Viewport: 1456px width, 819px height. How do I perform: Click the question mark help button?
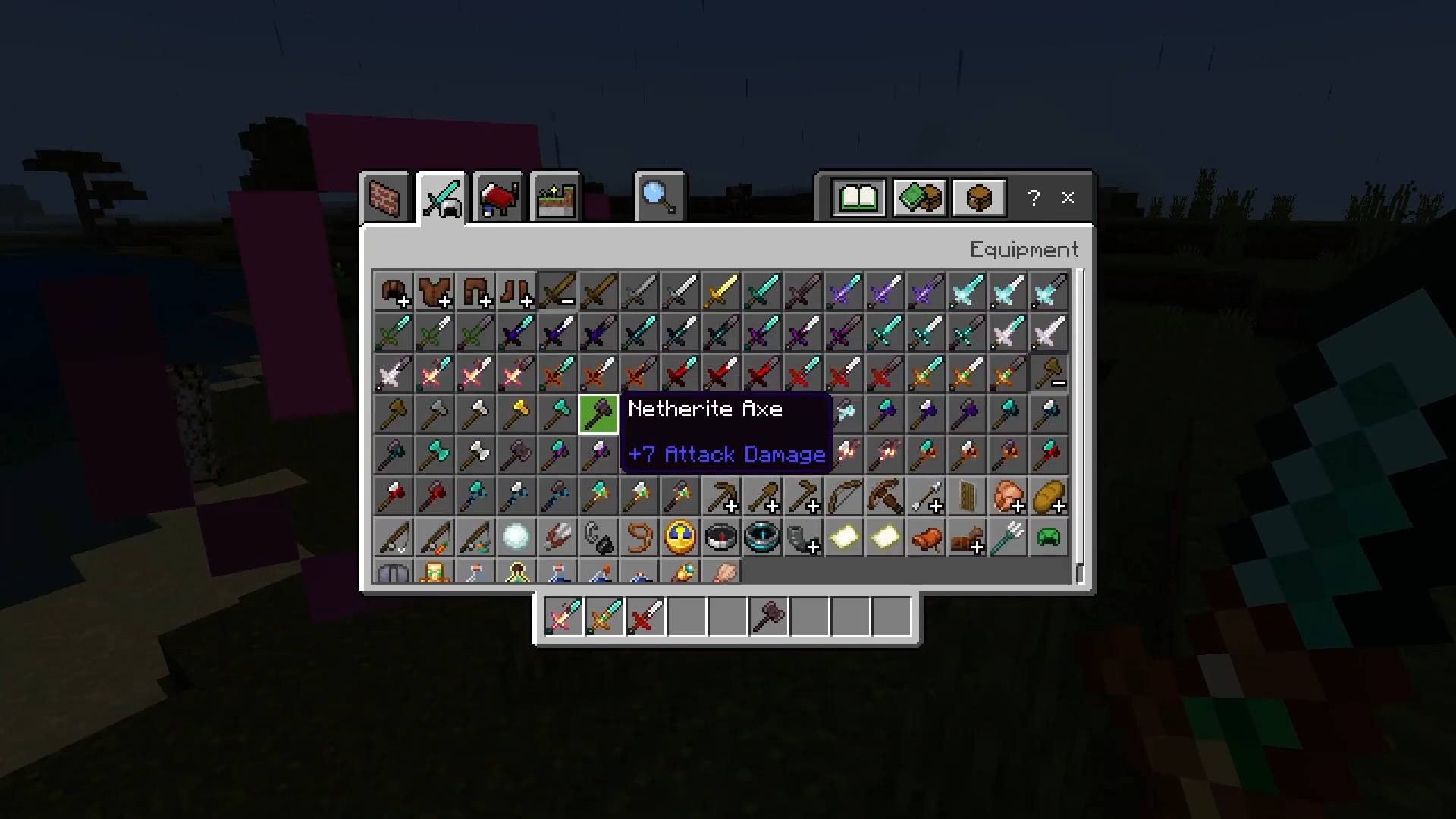pos(1033,198)
